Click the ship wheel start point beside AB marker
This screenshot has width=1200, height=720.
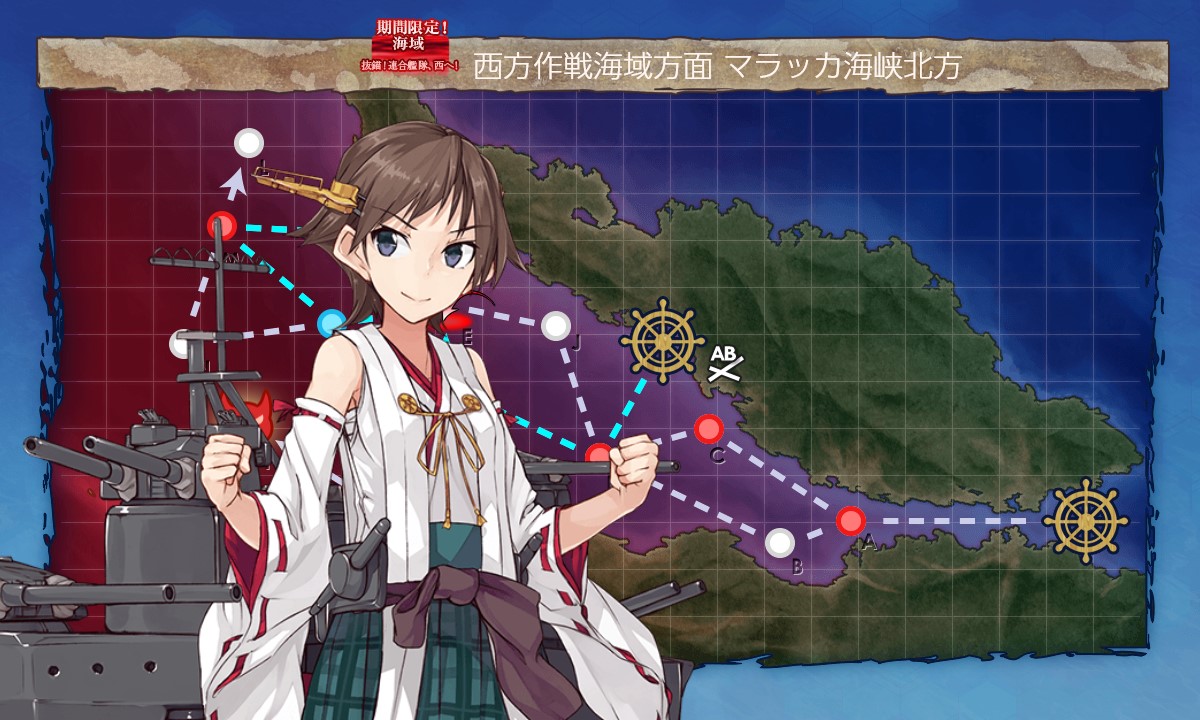pos(662,341)
